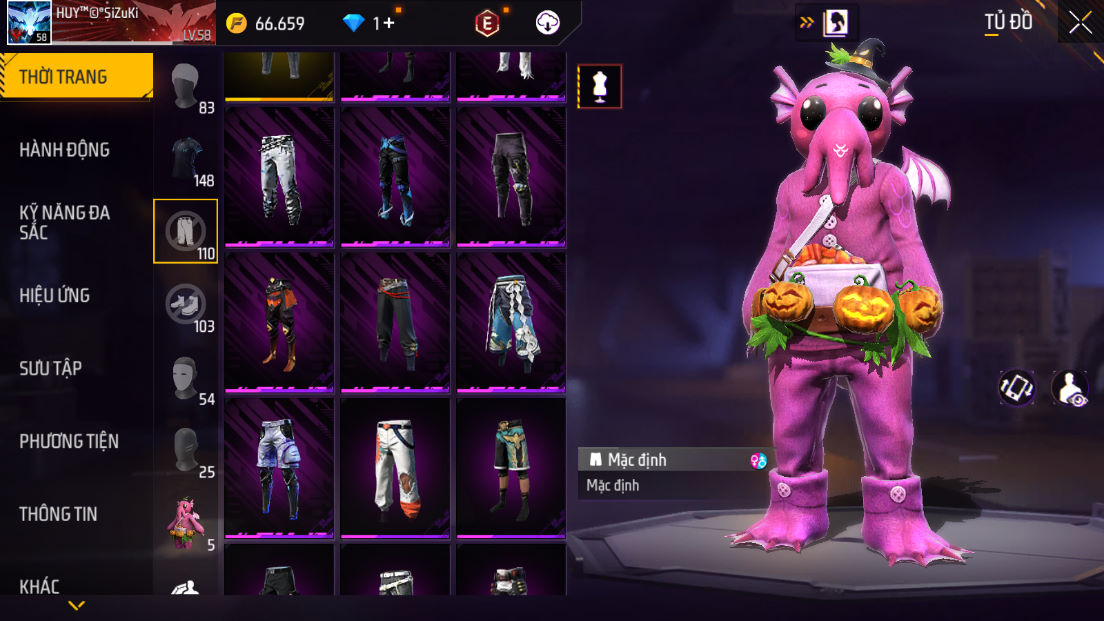Show the Phương Tiện category
Screen dimensions: 1104x621
[69, 441]
